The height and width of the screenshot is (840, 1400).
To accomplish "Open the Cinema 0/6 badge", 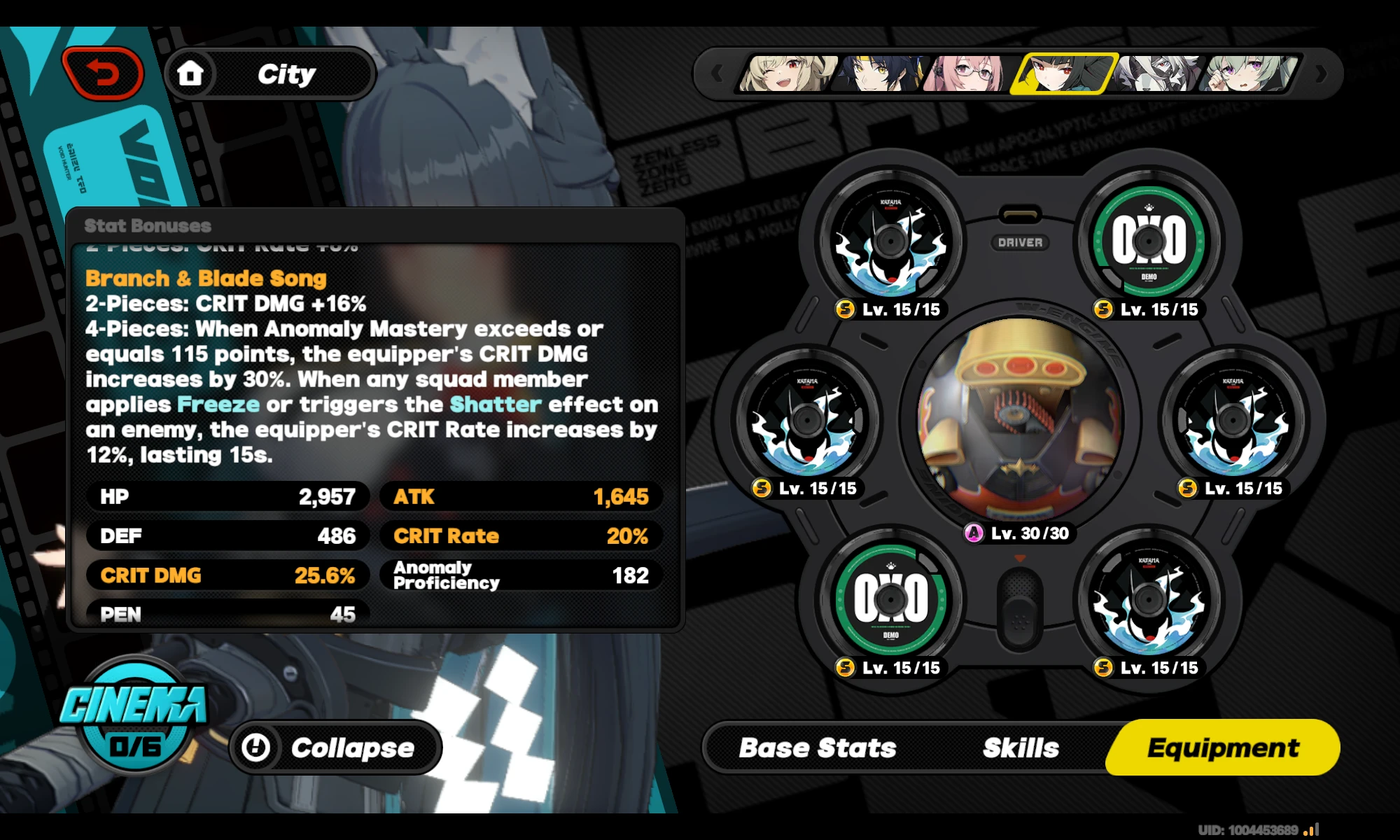I will tap(134, 714).
